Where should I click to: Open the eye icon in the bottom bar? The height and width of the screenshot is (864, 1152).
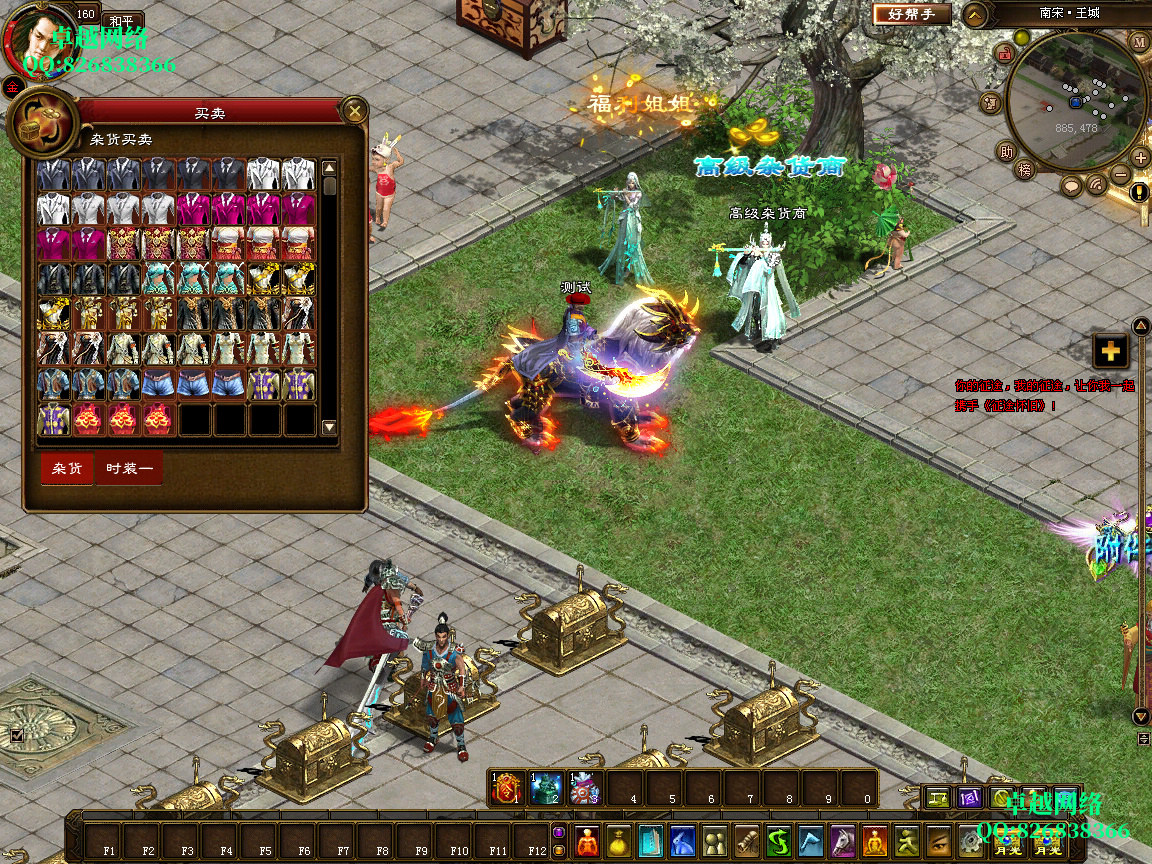click(938, 841)
